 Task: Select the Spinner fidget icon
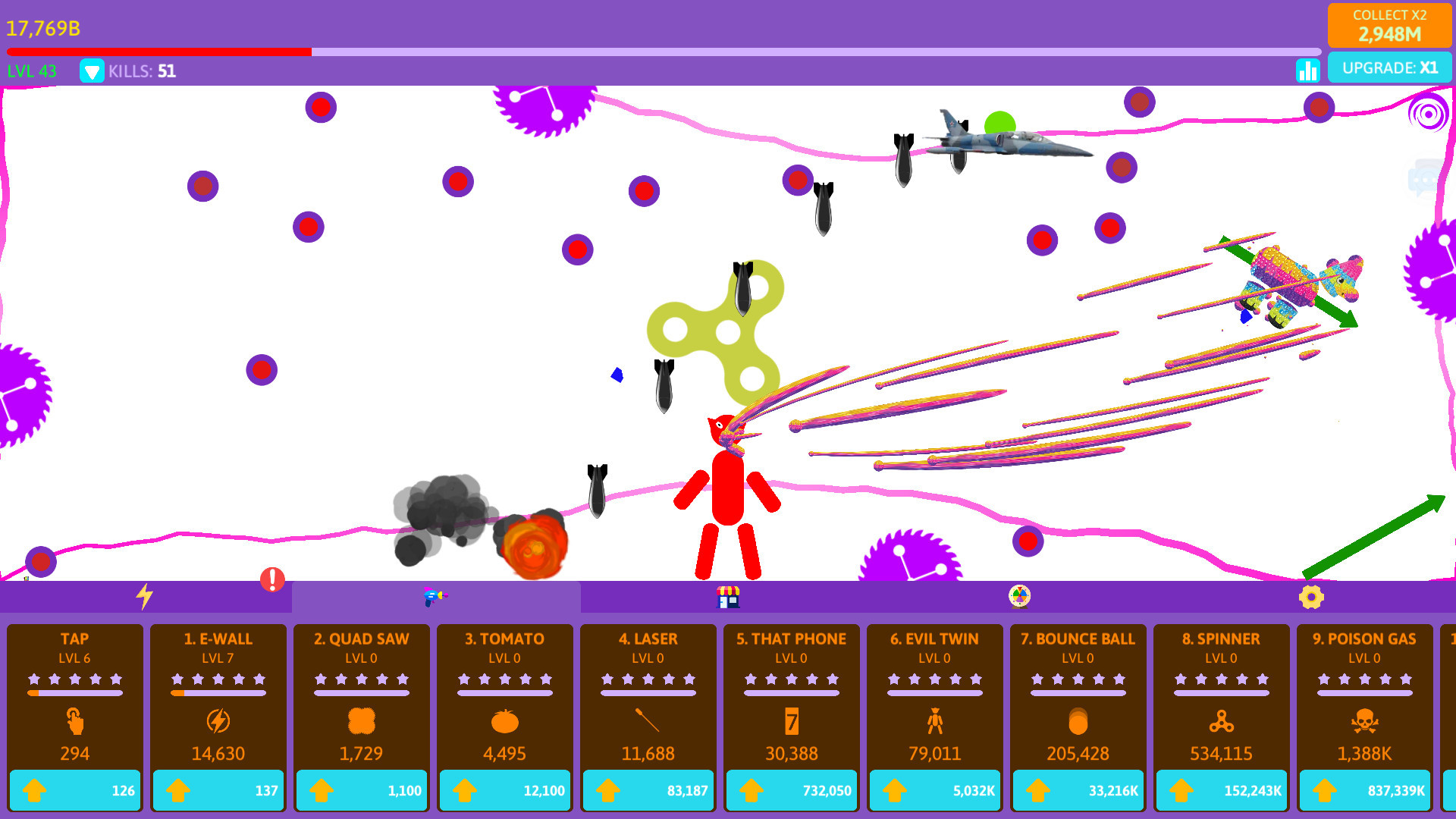click(1221, 723)
